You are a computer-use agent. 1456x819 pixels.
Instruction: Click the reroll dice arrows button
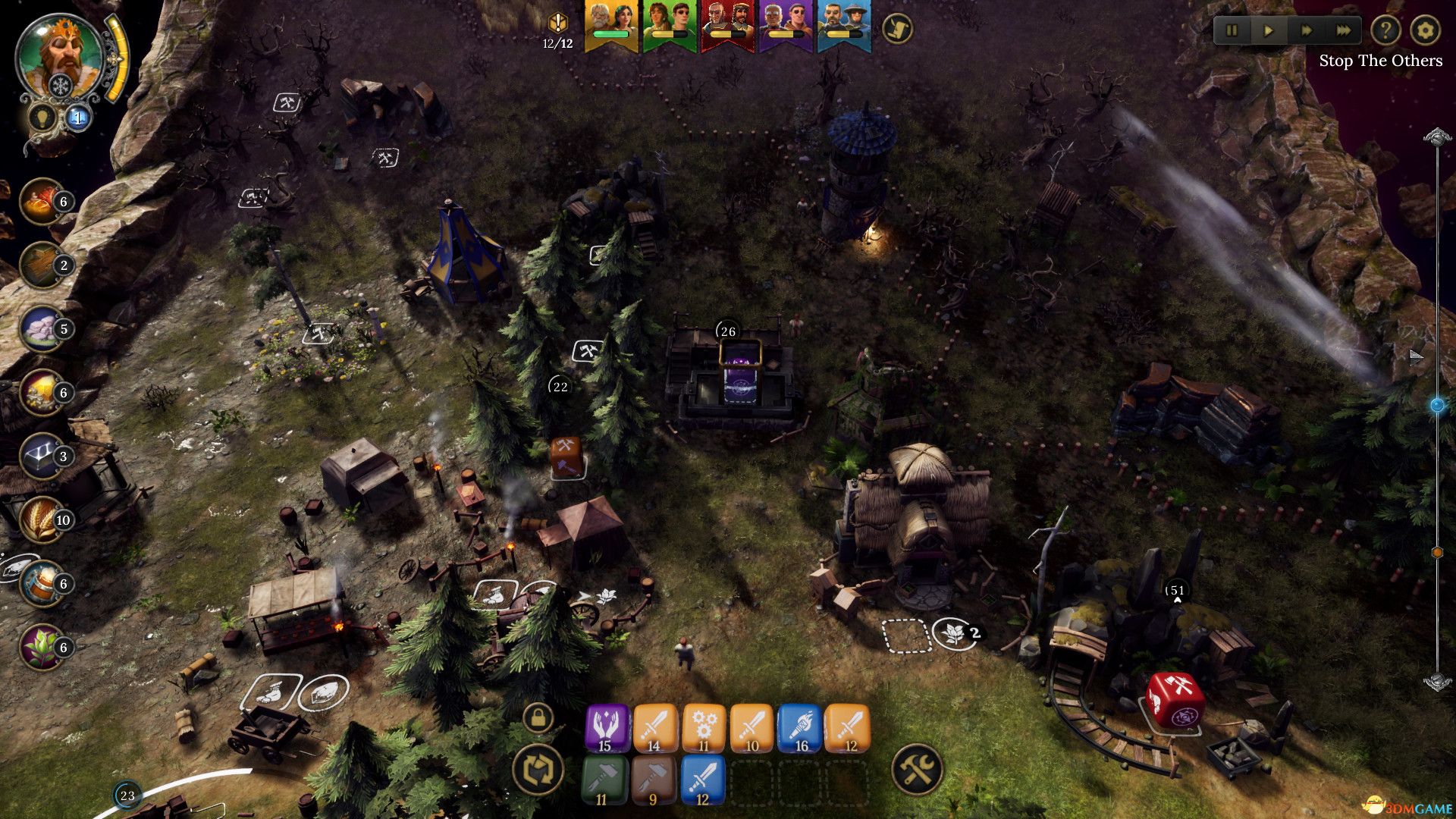(x=538, y=768)
